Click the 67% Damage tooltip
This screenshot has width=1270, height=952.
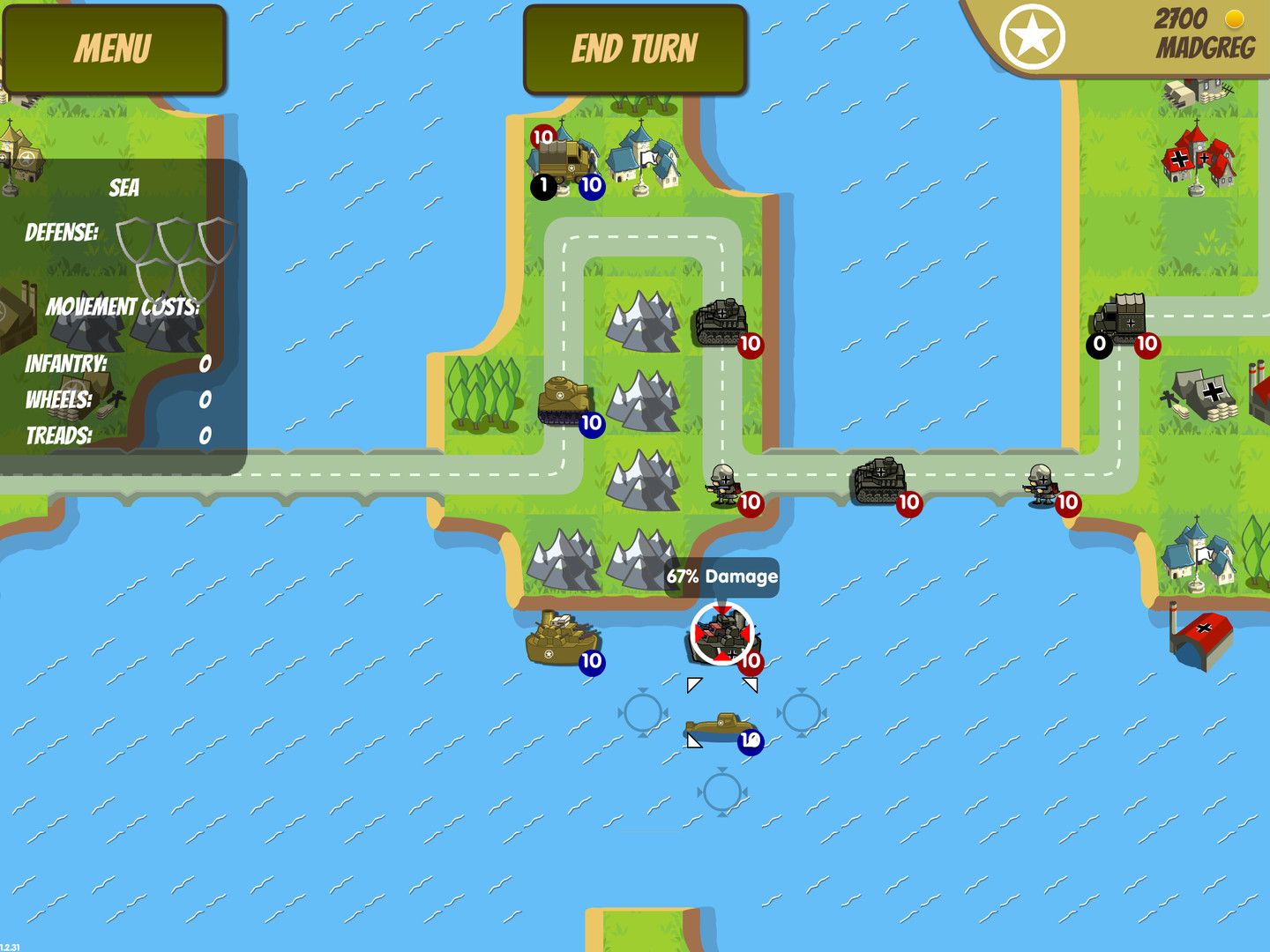pyautogui.click(x=721, y=577)
